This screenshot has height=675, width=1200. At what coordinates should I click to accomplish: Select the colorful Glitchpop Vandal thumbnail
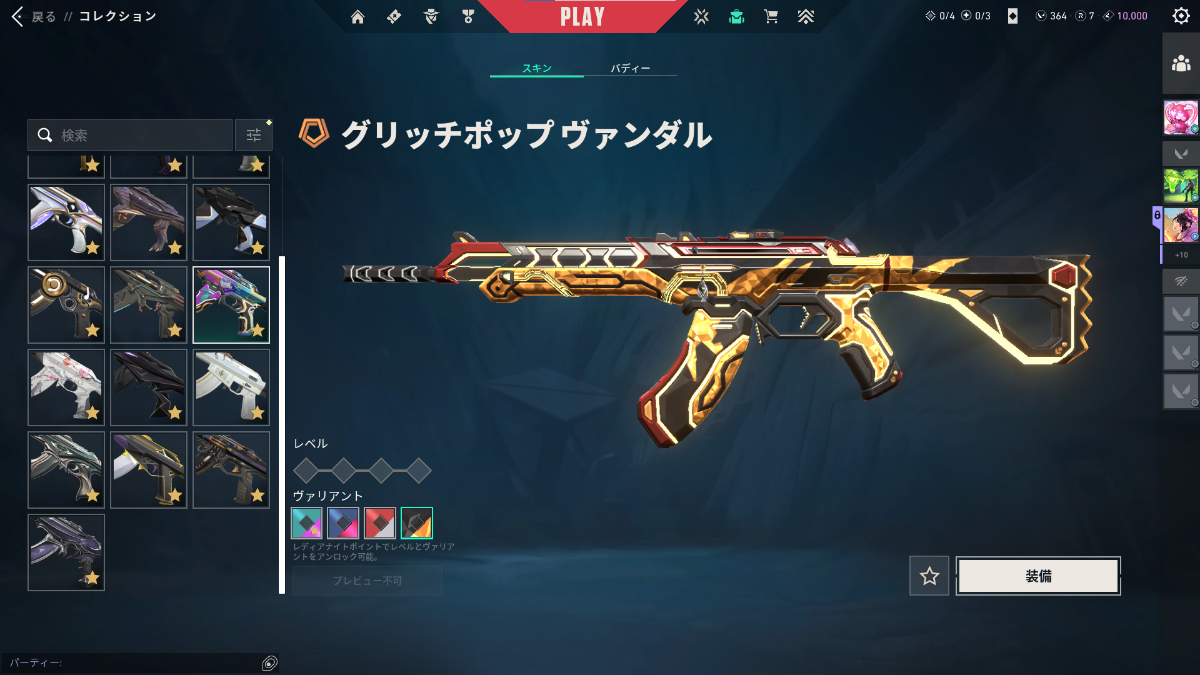(x=231, y=304)
